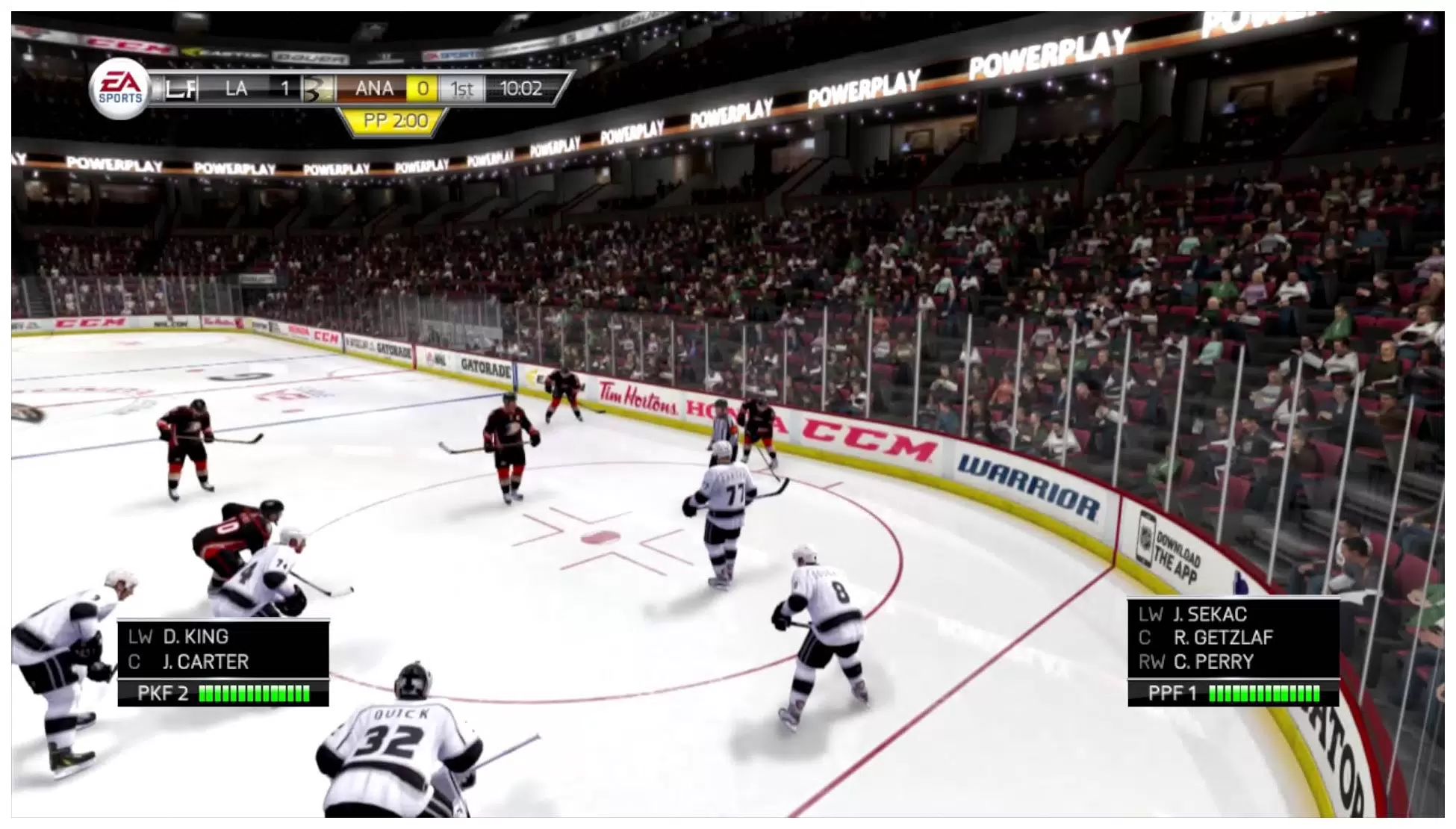Choose J. Carter in the line panel
Viewport: 1456px width, 829px height.
[x=205, y=662]
